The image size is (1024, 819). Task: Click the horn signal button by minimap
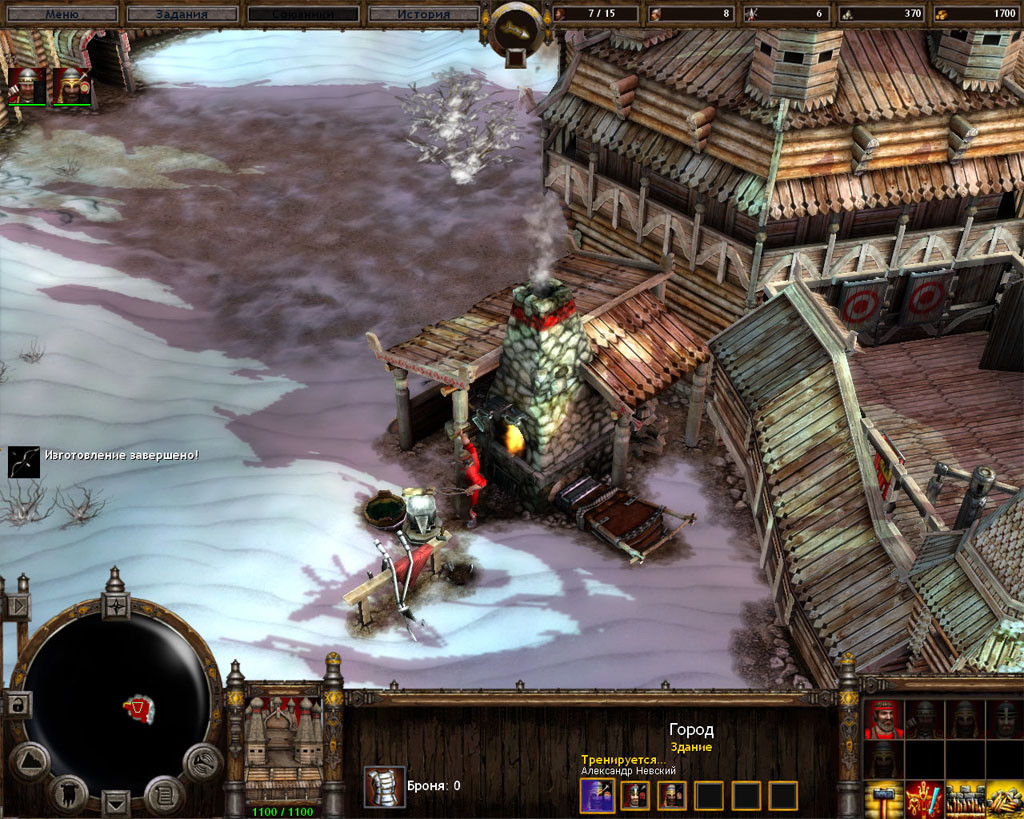click(x=202, y=762)
